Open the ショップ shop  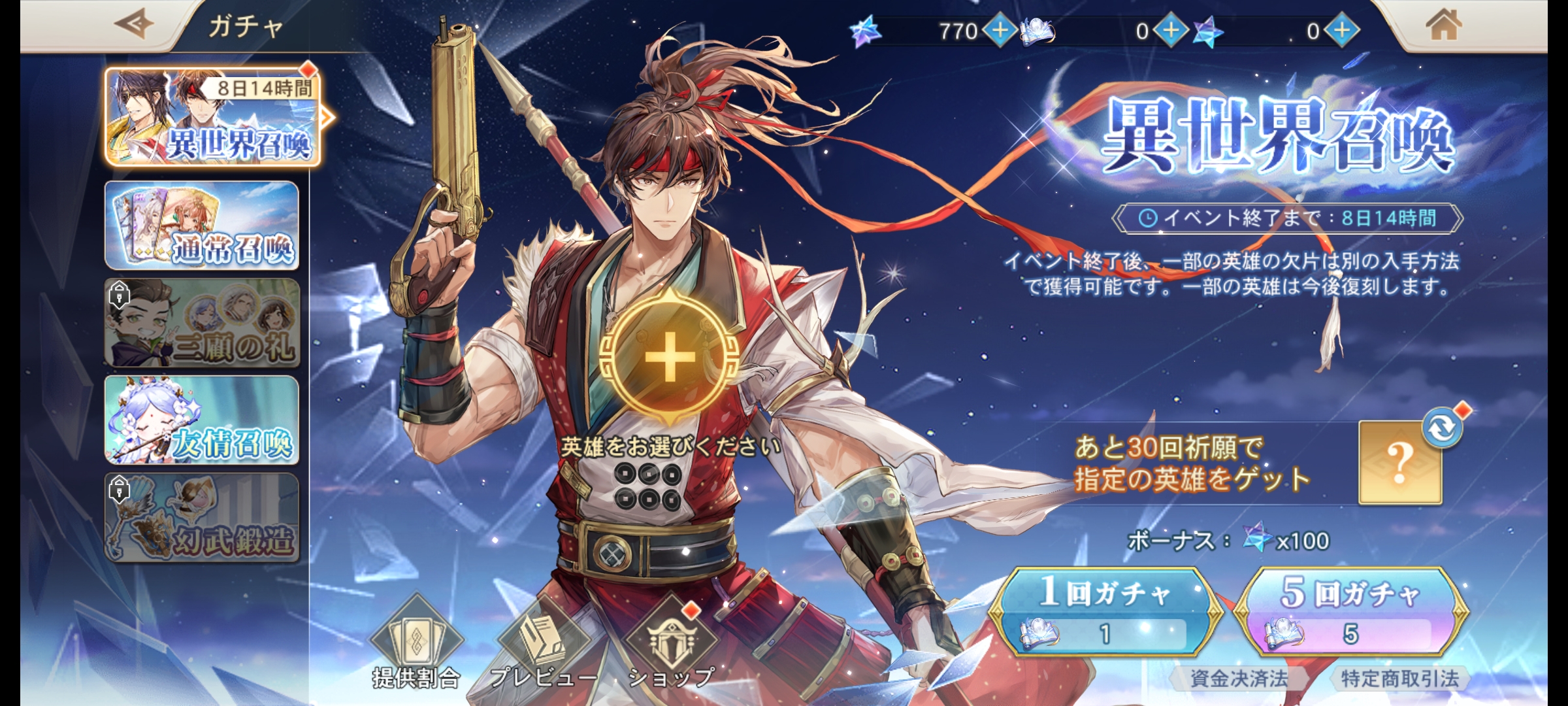pos(671,644)
